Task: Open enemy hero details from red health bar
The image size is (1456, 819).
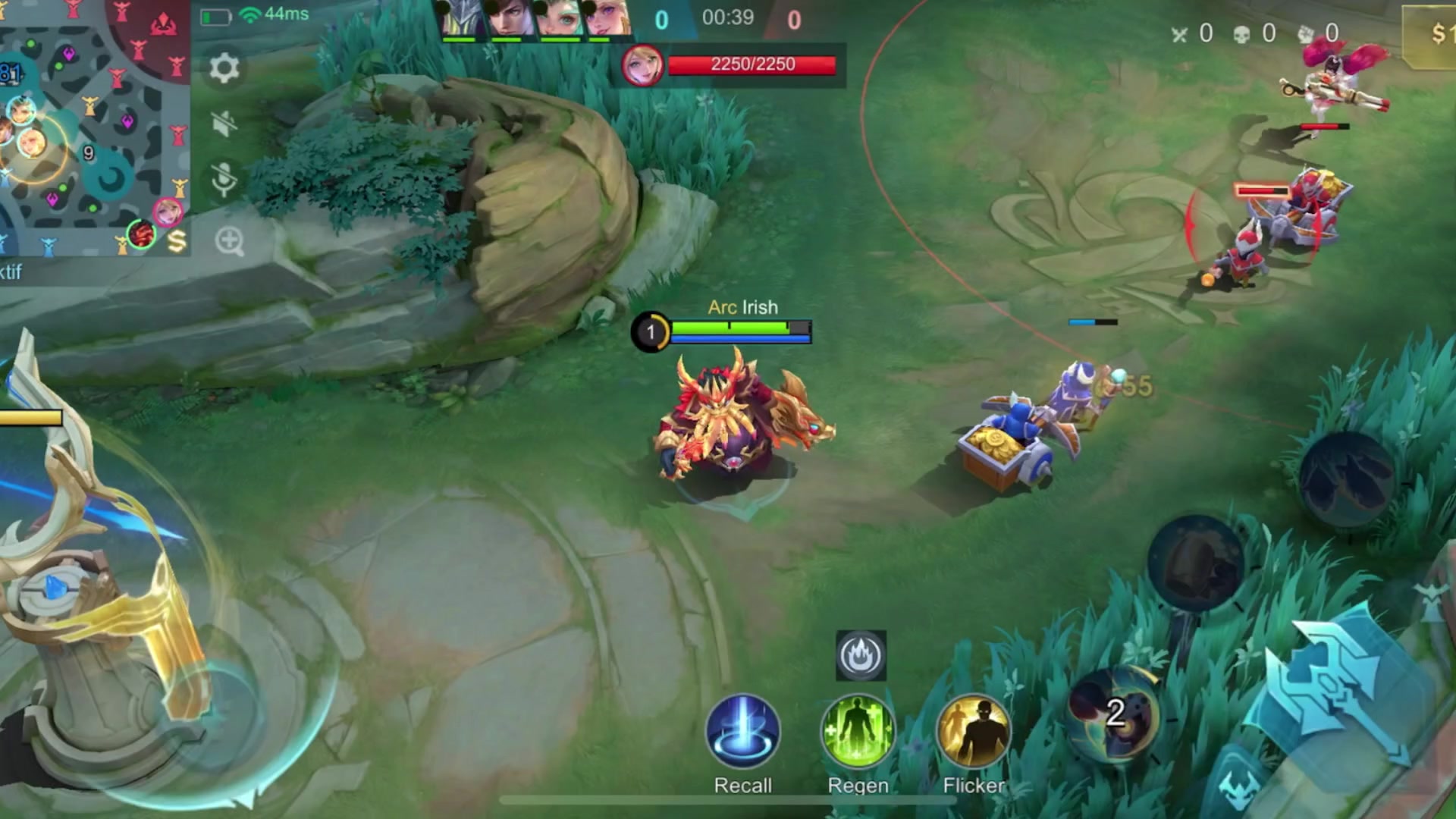Action: [x=752, y=64]
